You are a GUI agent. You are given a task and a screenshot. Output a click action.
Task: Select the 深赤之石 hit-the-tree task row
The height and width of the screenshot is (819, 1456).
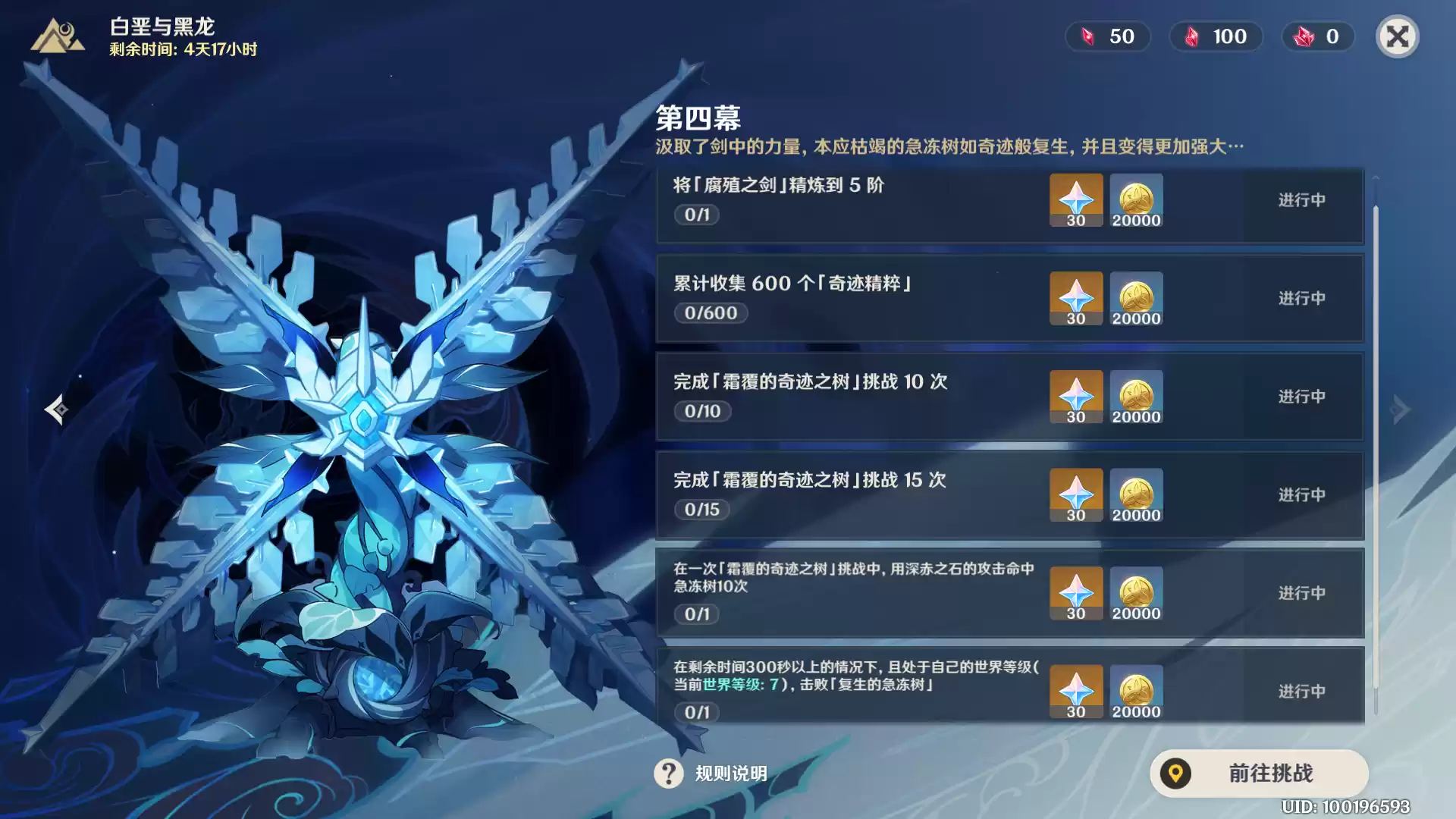click(849, 593)
